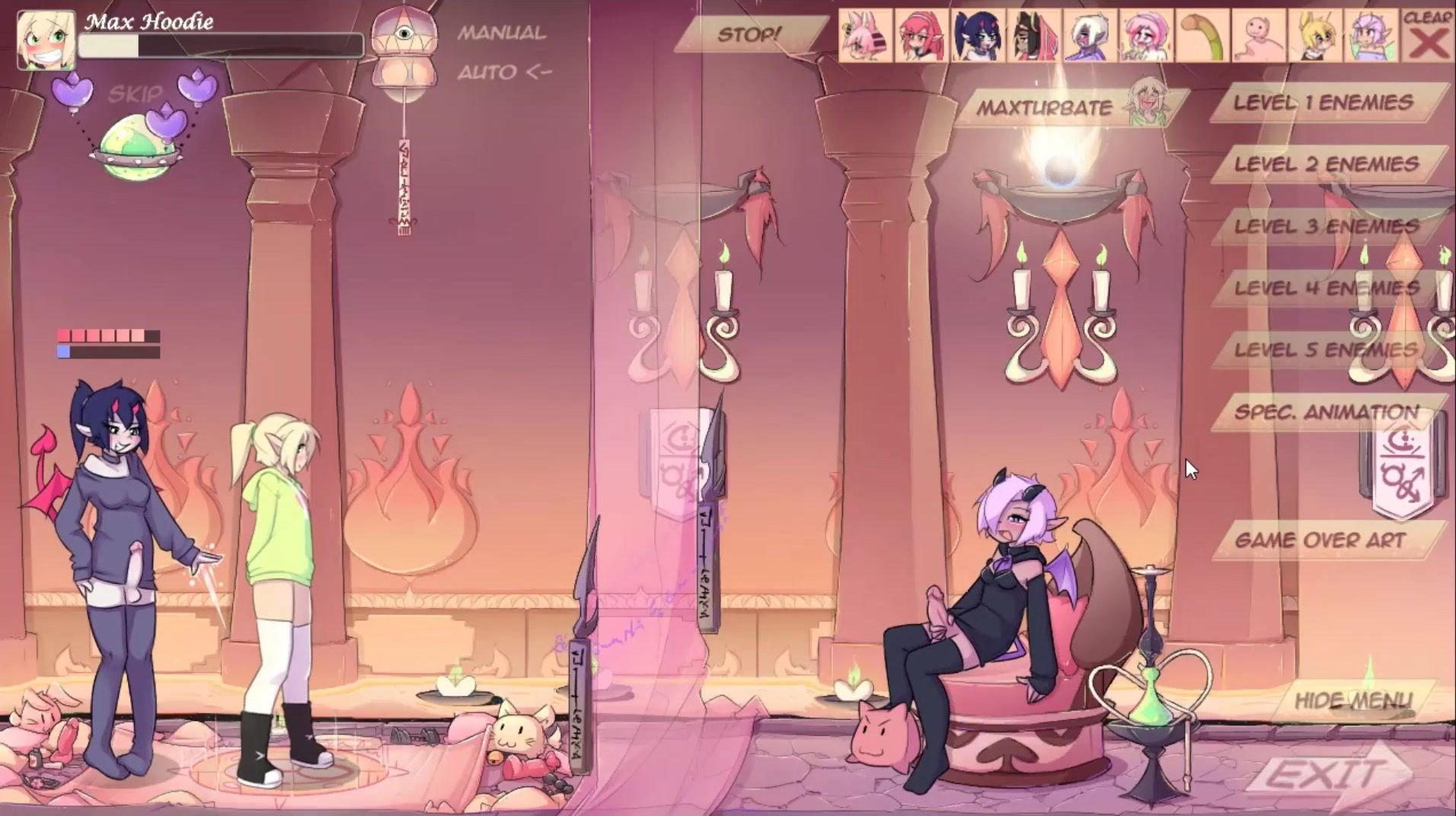Image resolution: width=1456 pixels, height=816 pixels.
Task: Skip the current scene
Action: [x=136, y=94]
